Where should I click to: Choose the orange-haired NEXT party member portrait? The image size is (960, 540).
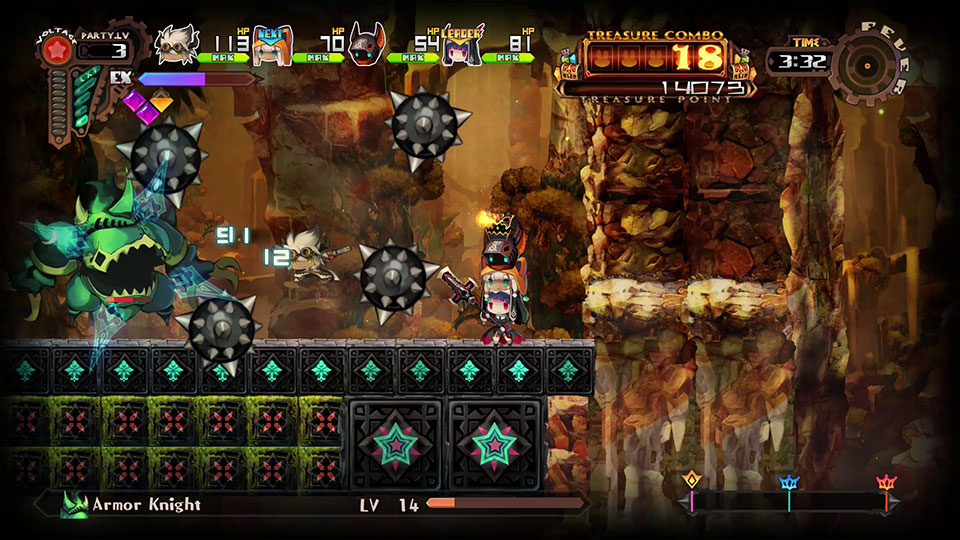point(272,45)
